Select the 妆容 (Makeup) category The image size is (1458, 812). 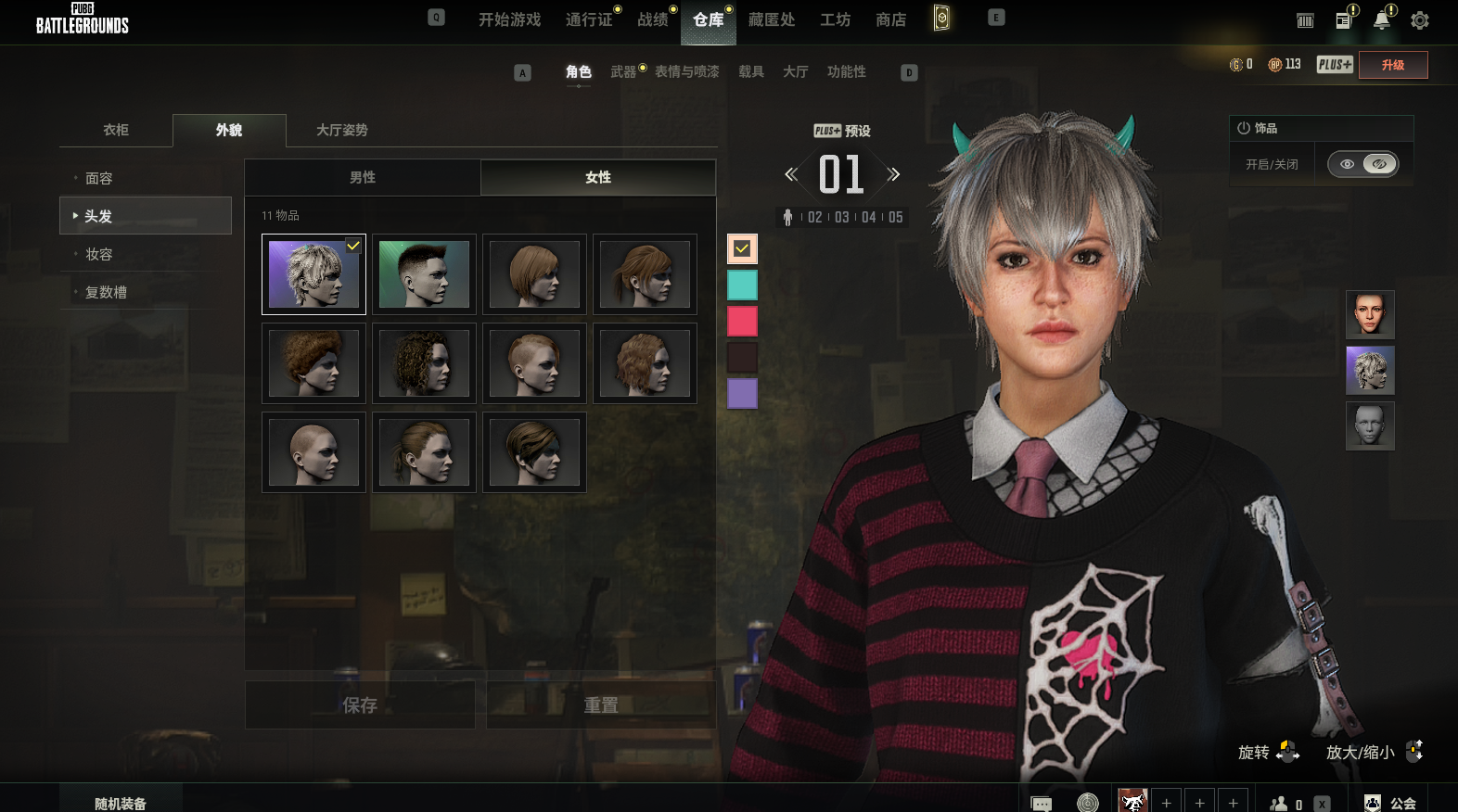tap(99, 254)
